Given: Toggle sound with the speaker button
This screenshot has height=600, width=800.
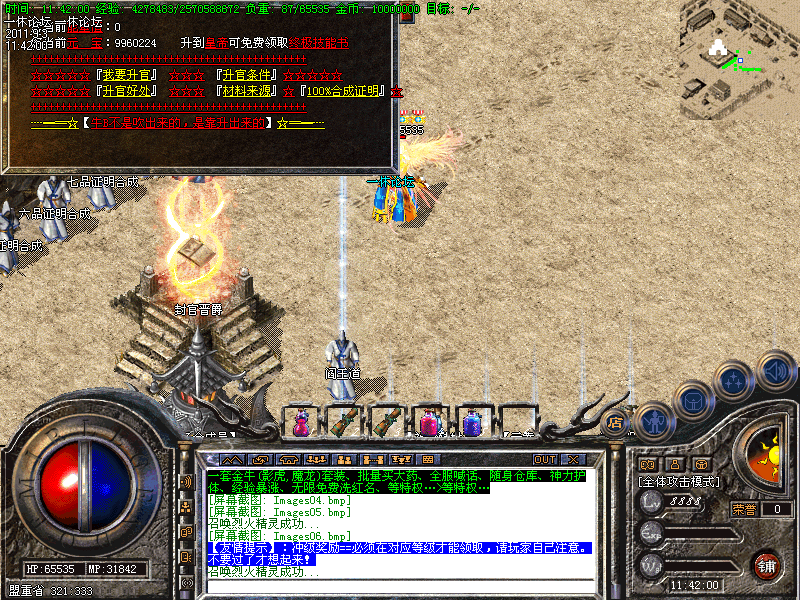Looking at the screenshot, I should 775,369.
